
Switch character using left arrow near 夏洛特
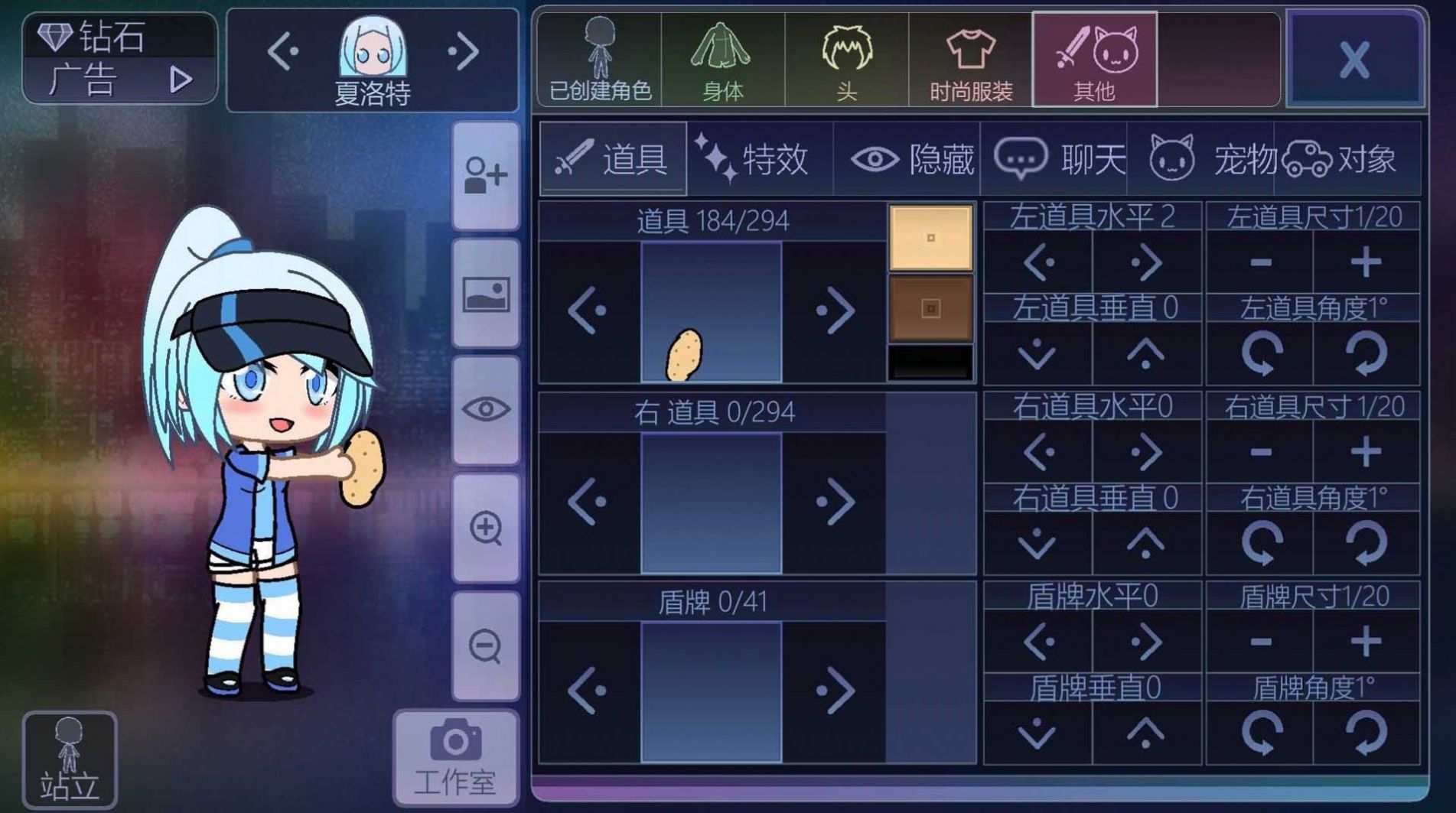285,52
